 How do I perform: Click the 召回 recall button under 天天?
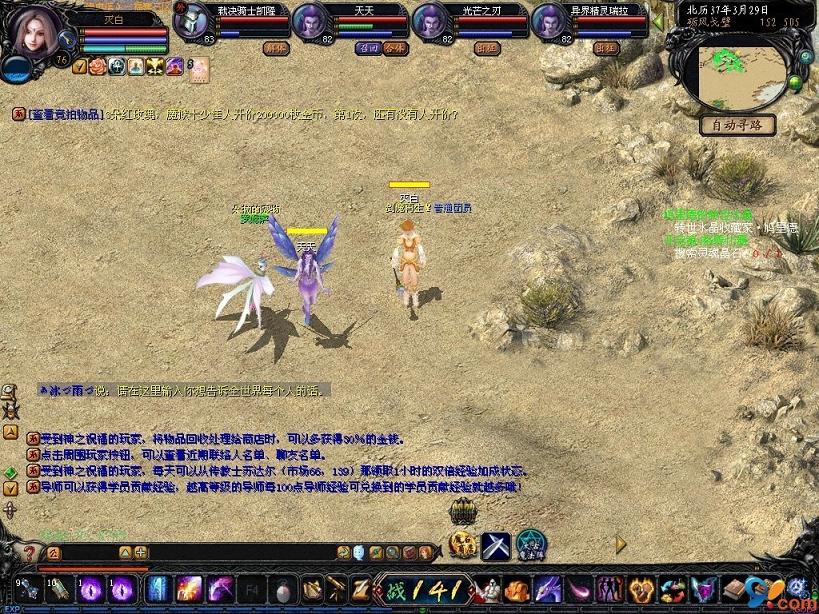368,47
